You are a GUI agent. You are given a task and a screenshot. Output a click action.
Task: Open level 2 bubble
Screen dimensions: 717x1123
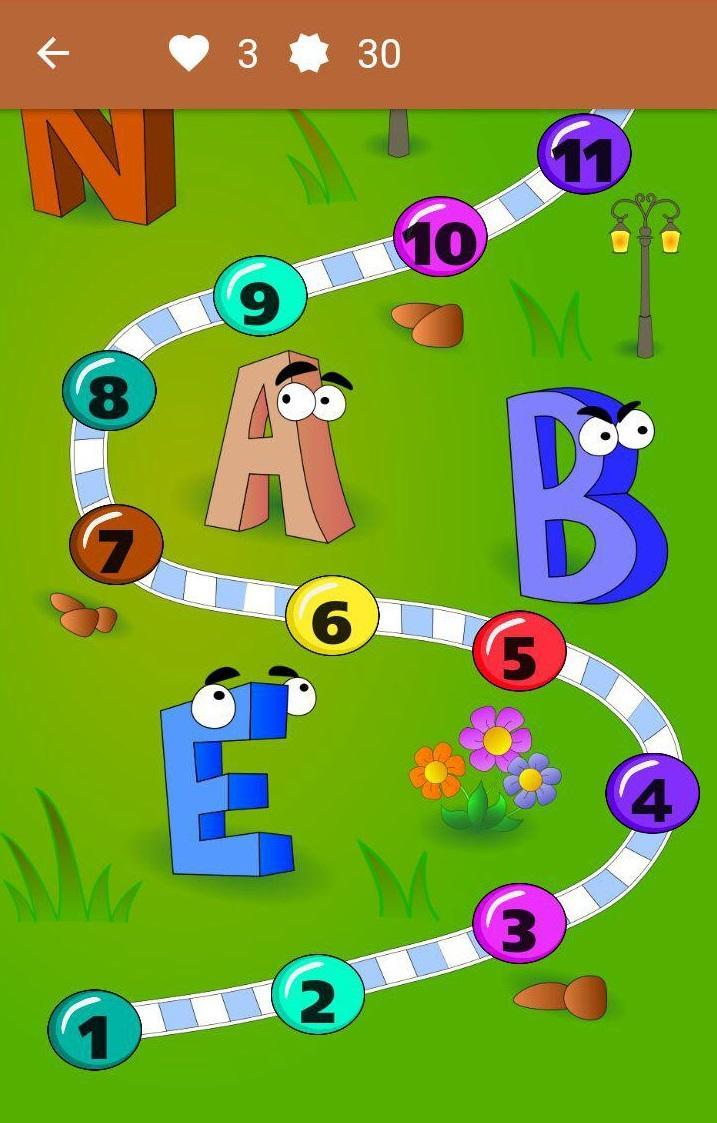coord(317,995)
